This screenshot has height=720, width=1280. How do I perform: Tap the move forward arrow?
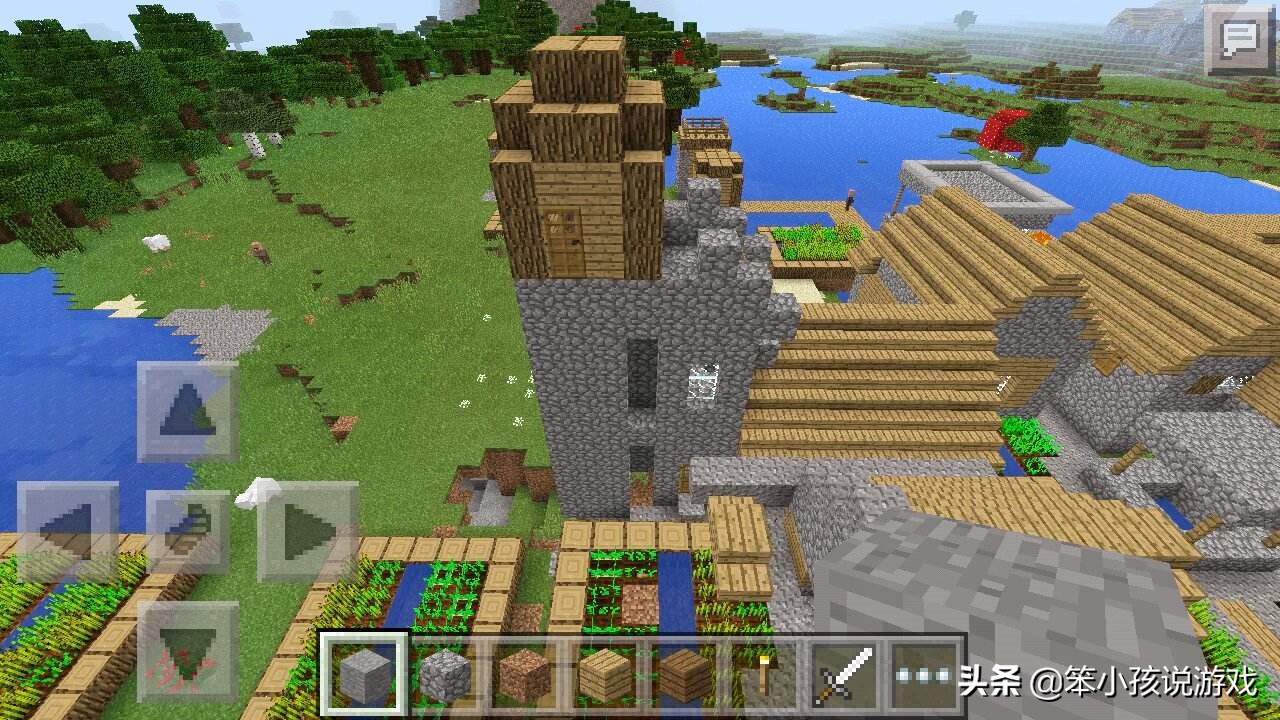click(x=187, y=411)
